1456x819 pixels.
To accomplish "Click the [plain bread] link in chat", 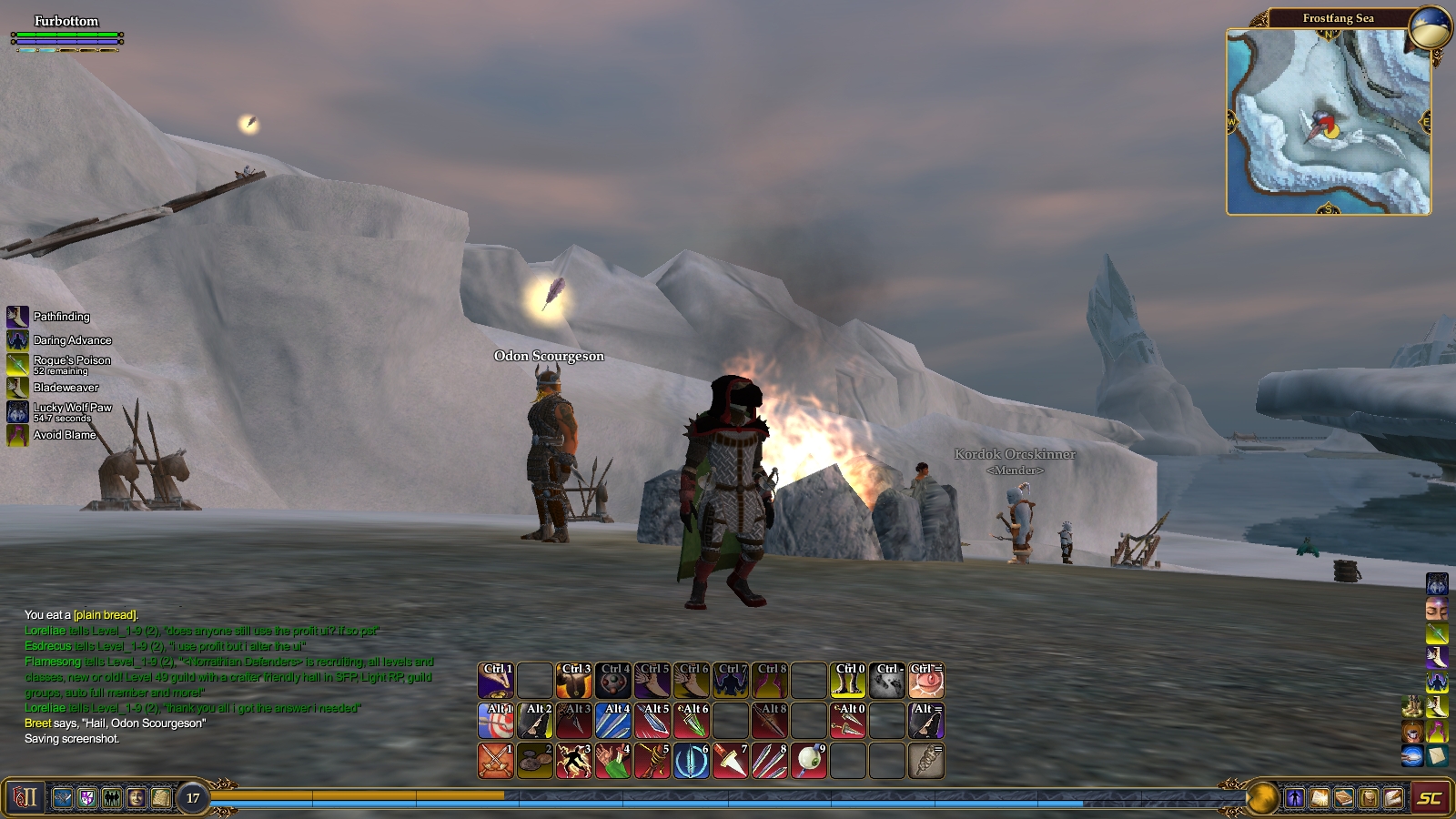I will point(106,614).
